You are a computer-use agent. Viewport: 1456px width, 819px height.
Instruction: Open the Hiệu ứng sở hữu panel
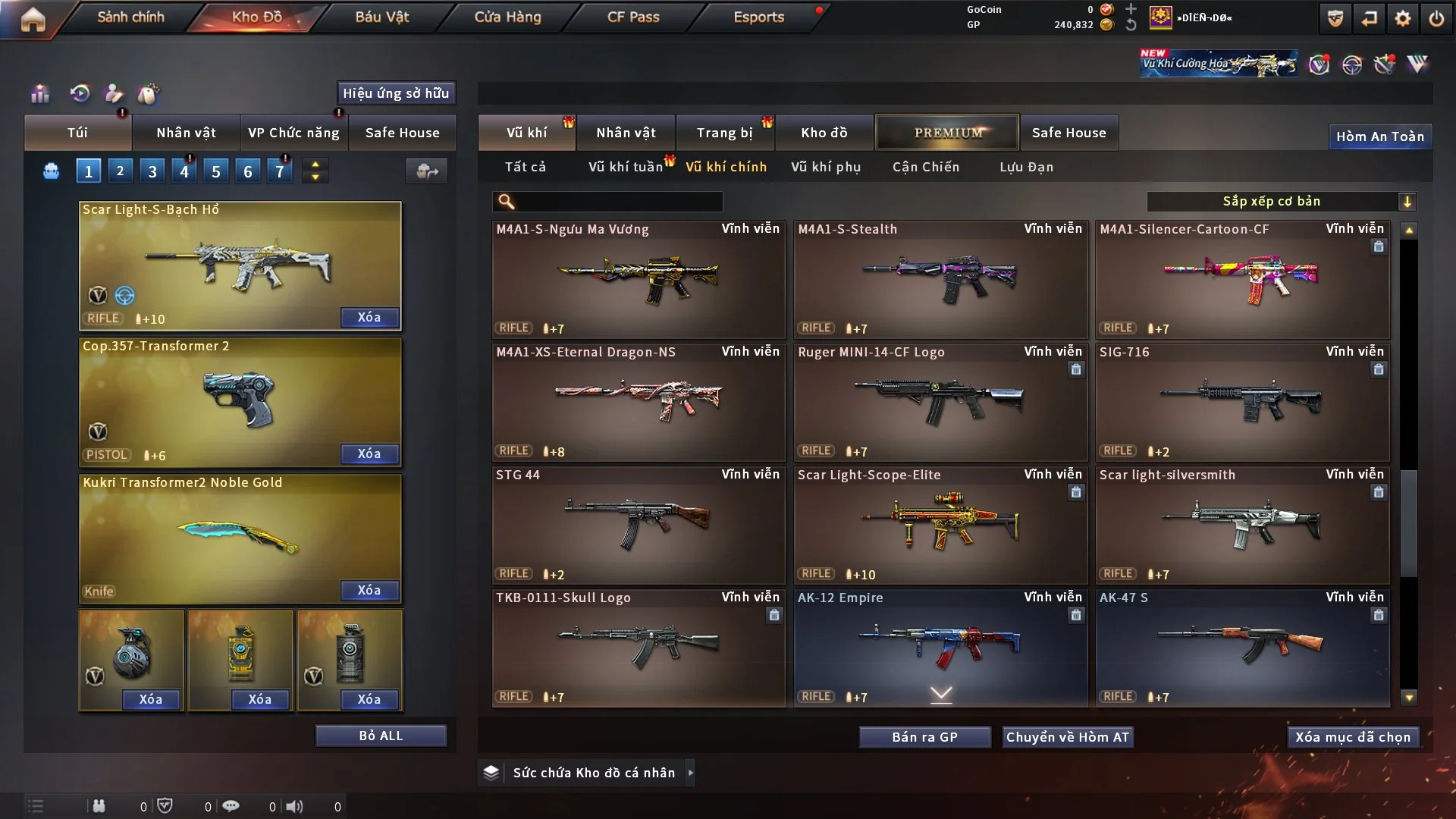396,93
